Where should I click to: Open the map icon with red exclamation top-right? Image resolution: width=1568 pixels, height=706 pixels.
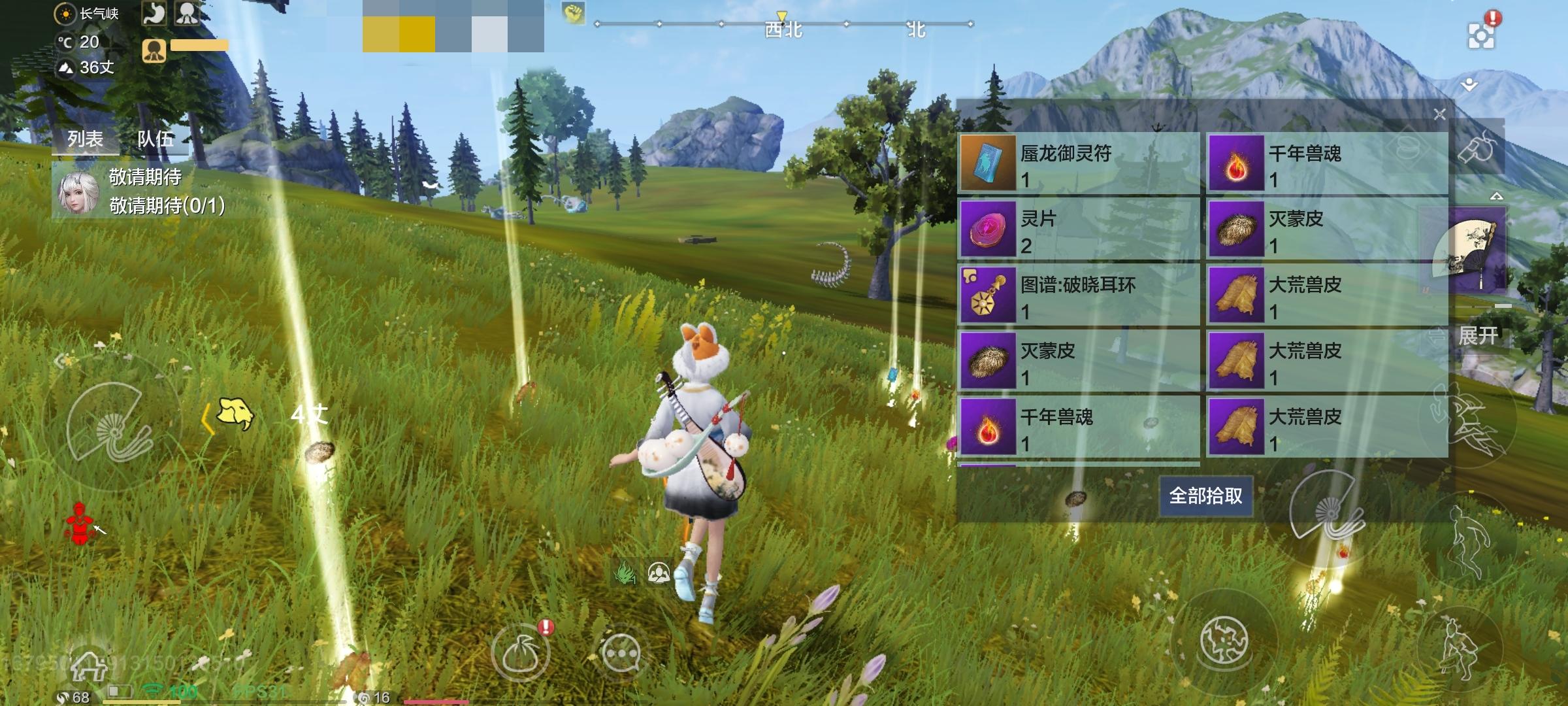(x=1481, y=34)
